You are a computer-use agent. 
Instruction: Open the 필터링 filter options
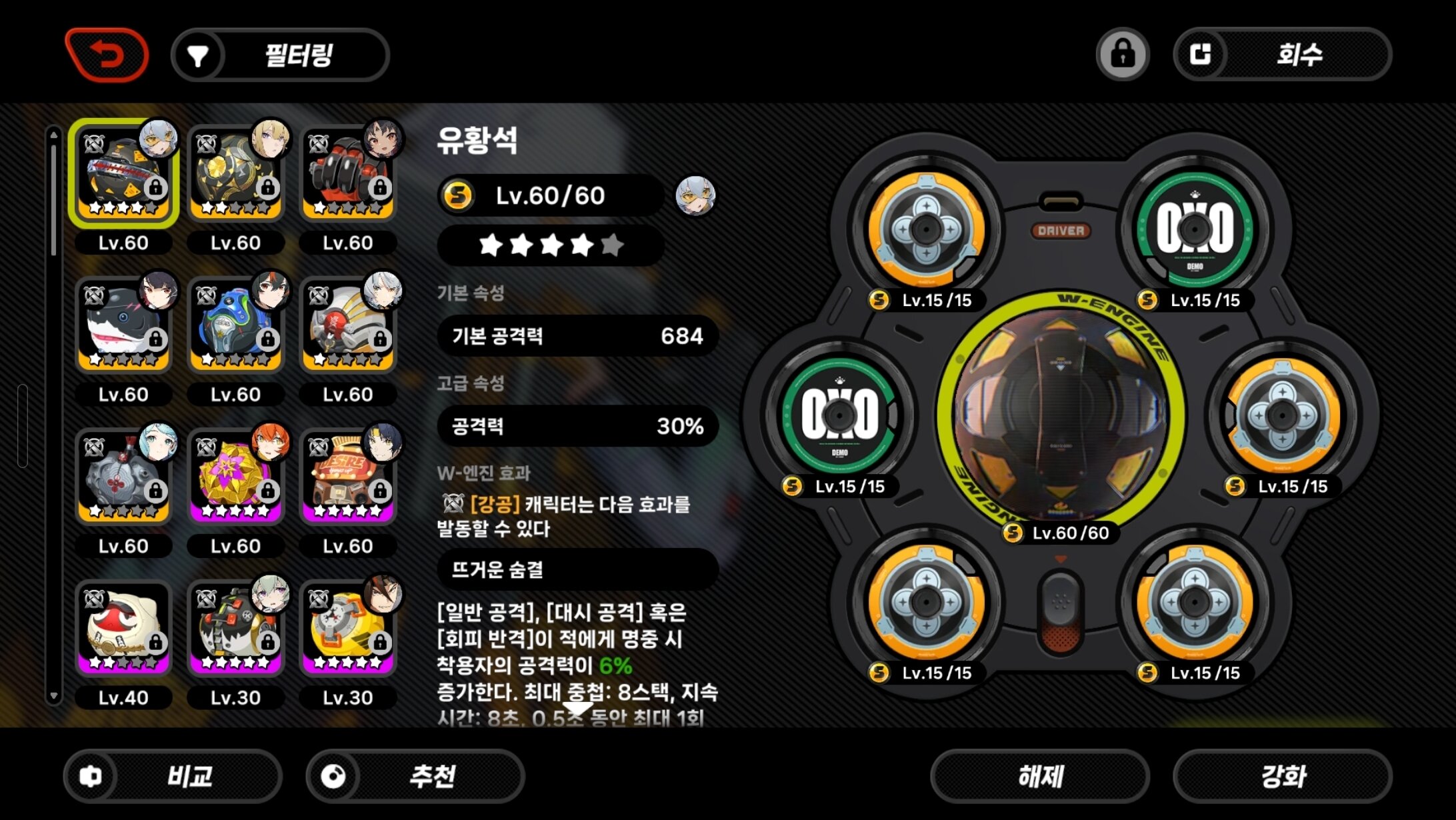pos(281,55)
